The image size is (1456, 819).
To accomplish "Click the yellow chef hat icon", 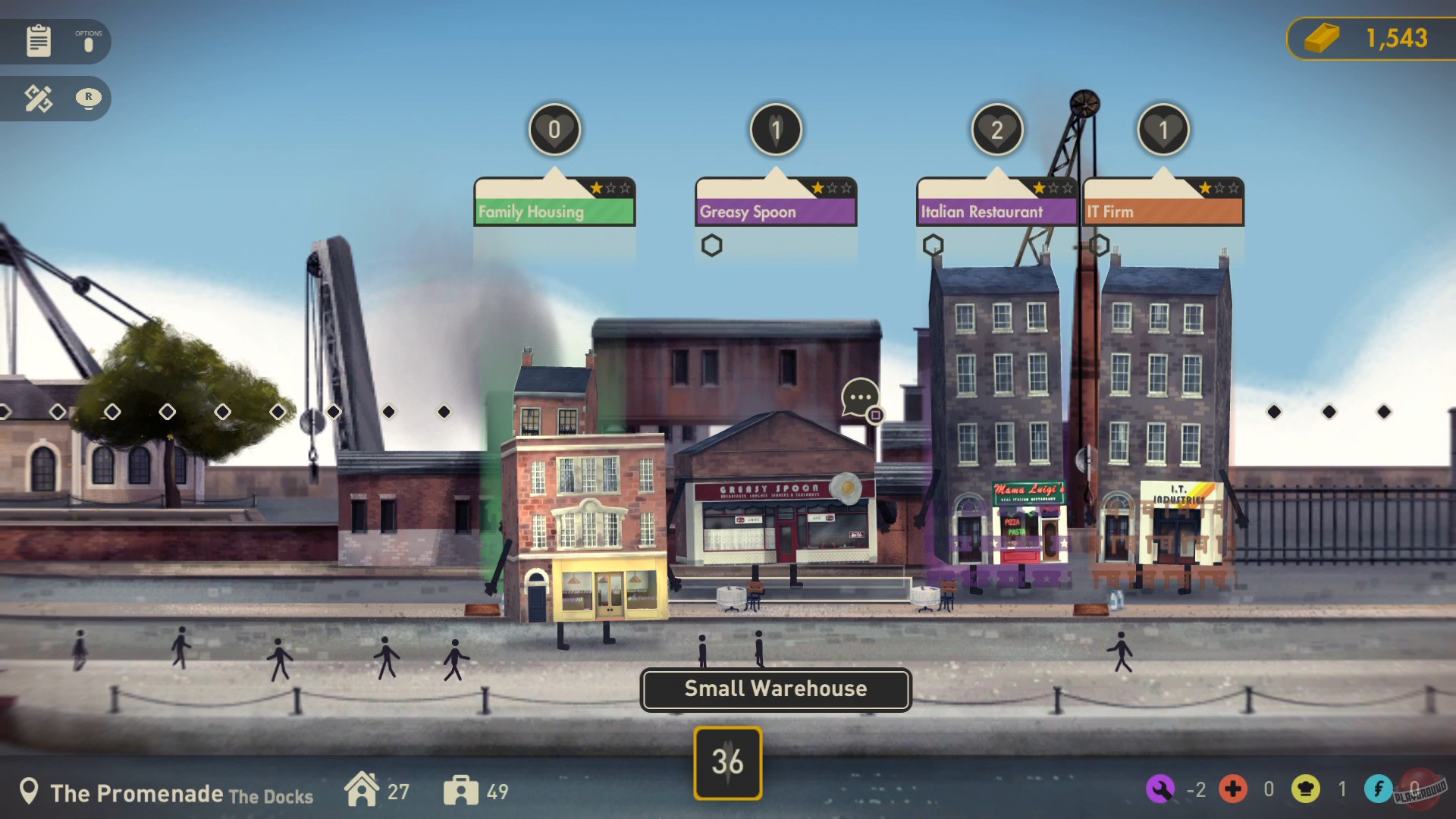I will click(1306, 789).
